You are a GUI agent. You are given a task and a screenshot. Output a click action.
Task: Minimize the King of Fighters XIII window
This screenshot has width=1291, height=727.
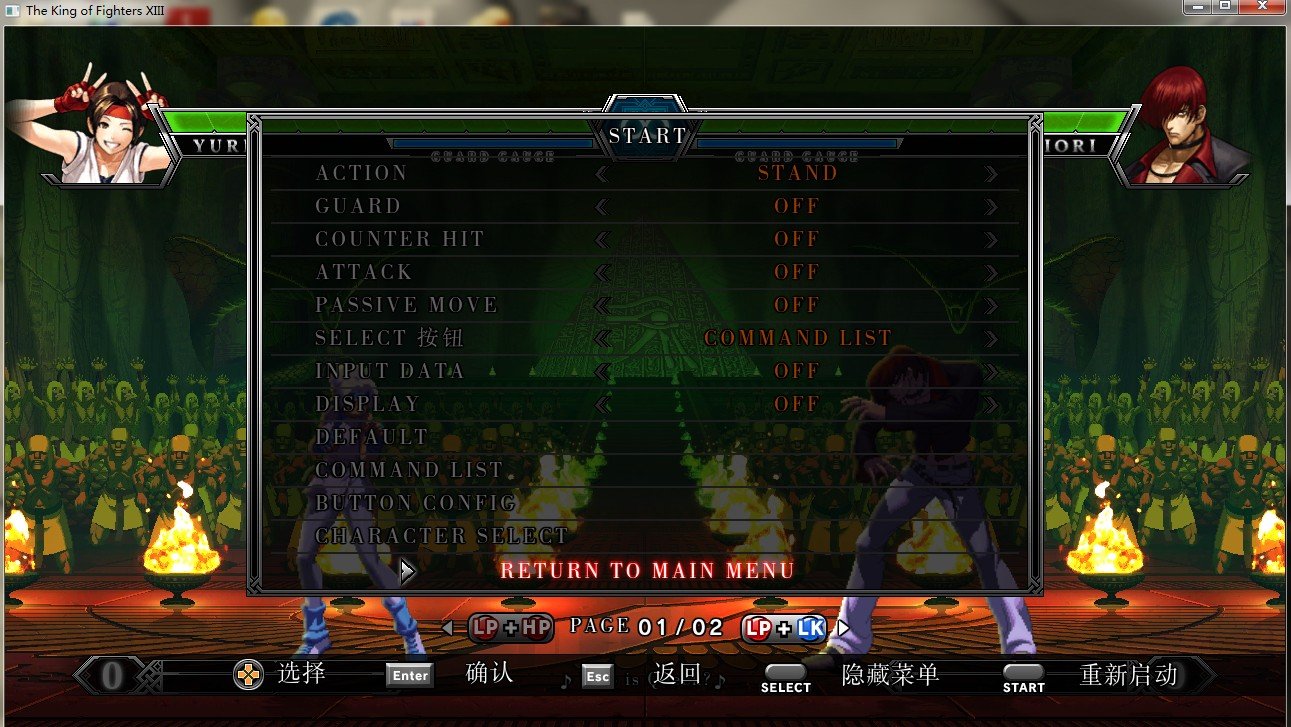tap(1197, 7)
